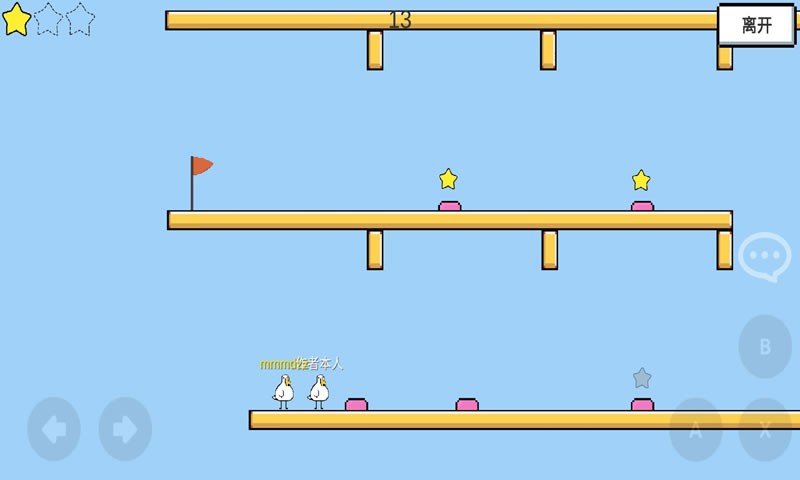Tap the X action button
Viewport: 800px width, 480px height.
coord(765,429)
